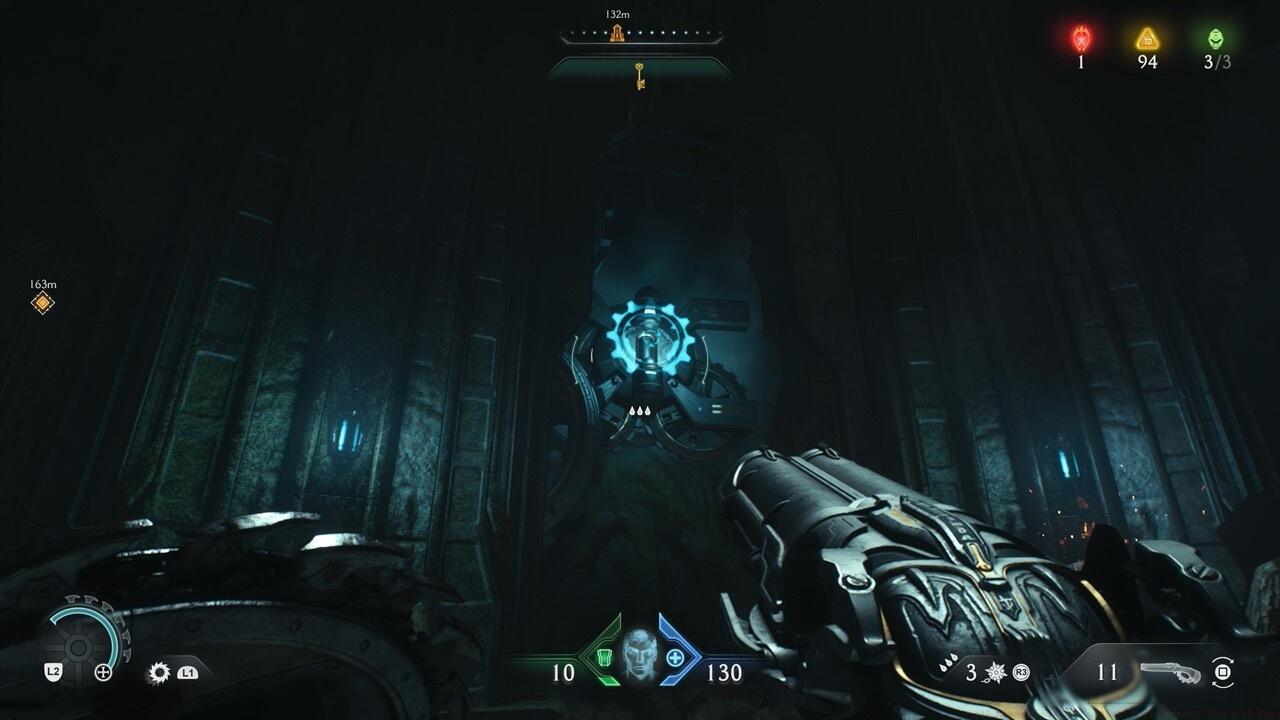Screen dimensions: 1280x720
Task: Click the orange diamond waypoint marker
Action: (x=42, y=302)
